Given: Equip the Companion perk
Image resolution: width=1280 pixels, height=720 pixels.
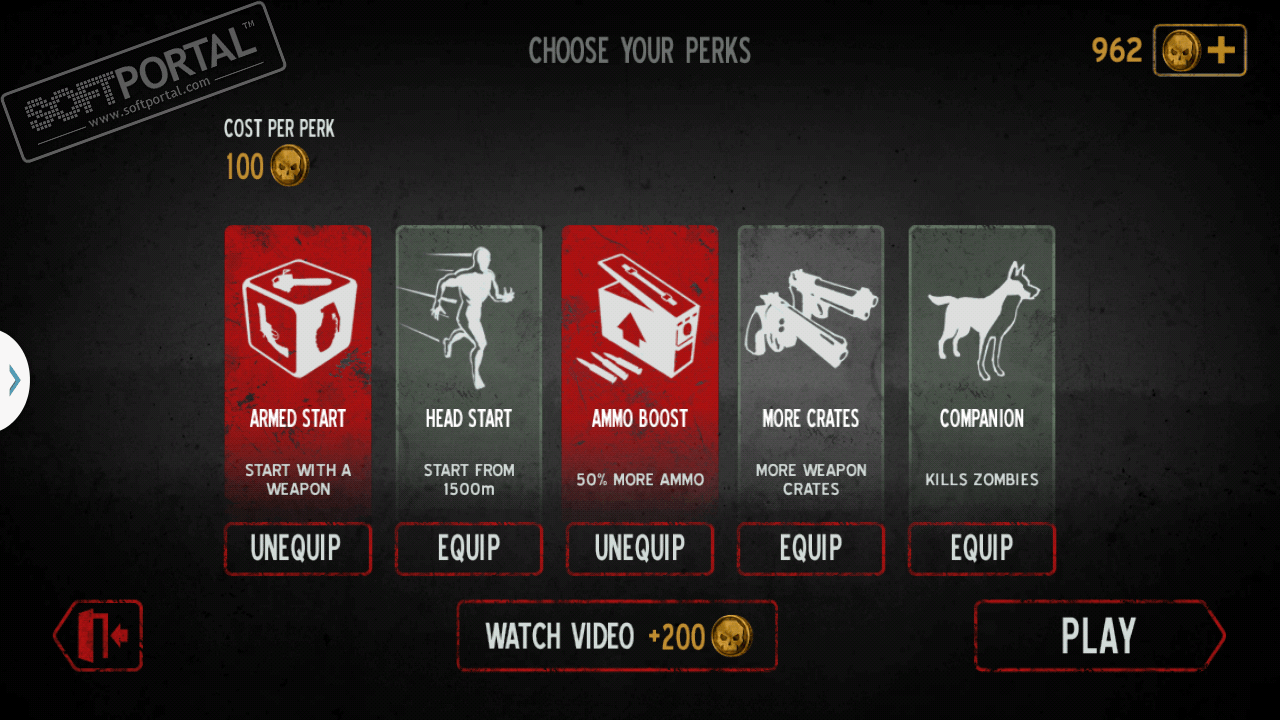Looking at the screenshot, I should (x=982, y=548).
